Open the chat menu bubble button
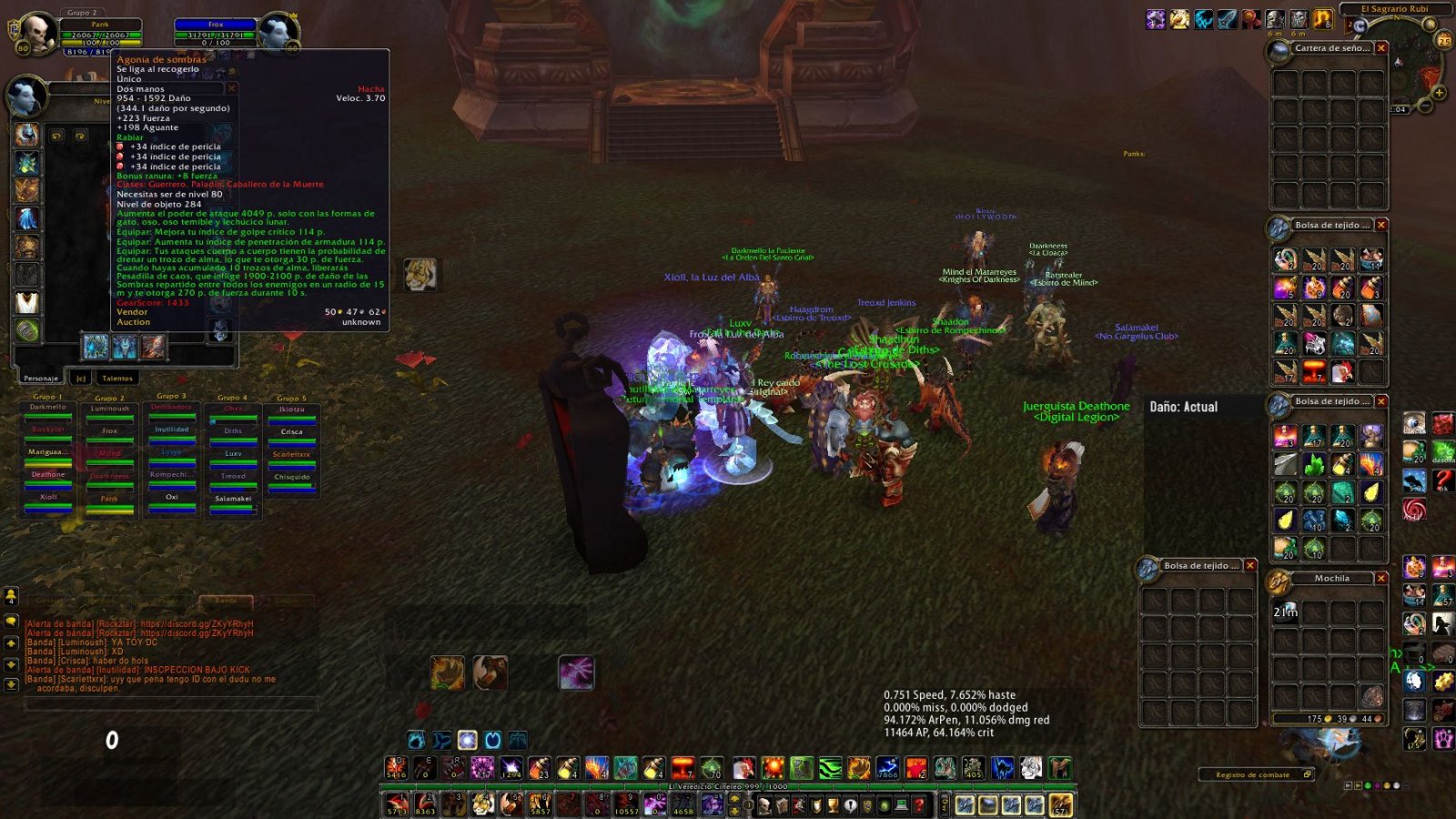Screen dimensions: 1456x819 pos(11,621)
